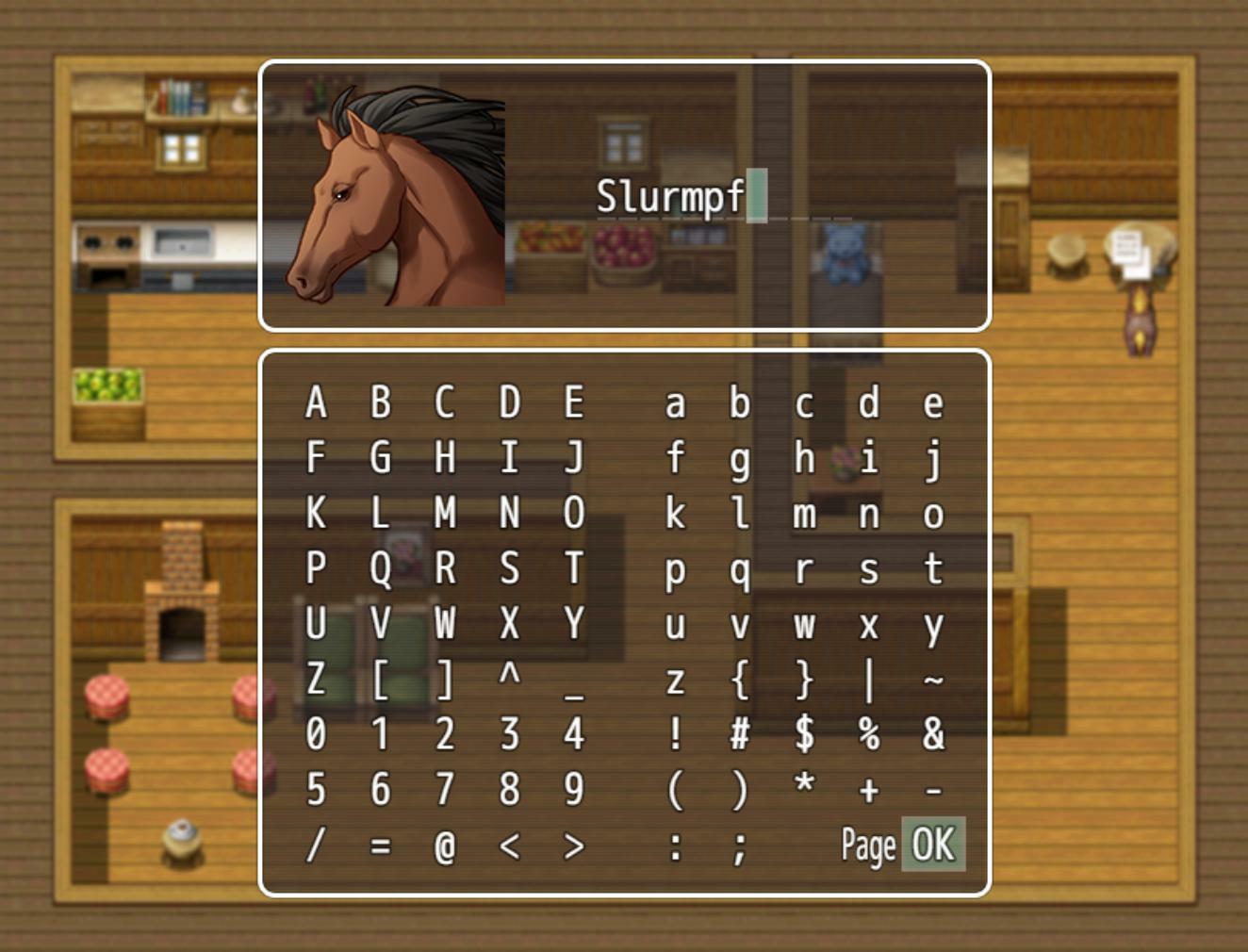The height and width of the screenshot is (952, 1248).
Task: Select the dollar sign character
Action: click(804, 735)
